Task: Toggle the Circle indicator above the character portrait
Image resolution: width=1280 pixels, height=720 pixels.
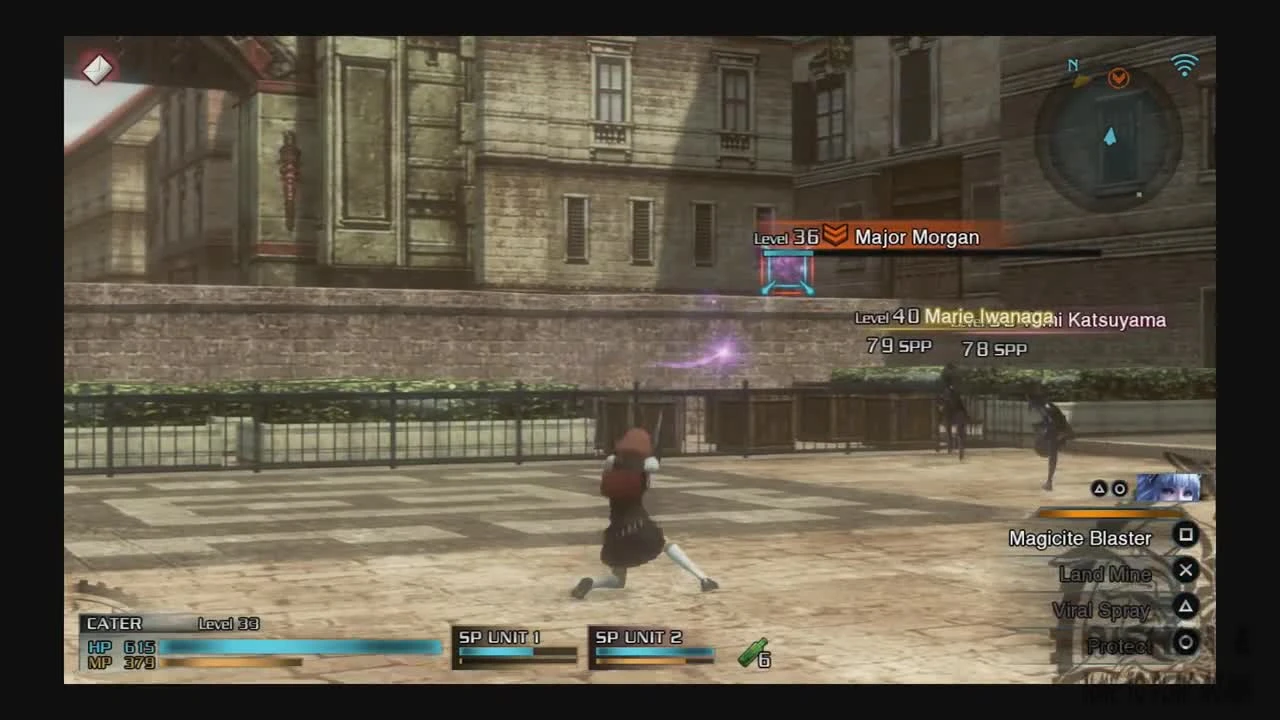Action: (1121, 488)
